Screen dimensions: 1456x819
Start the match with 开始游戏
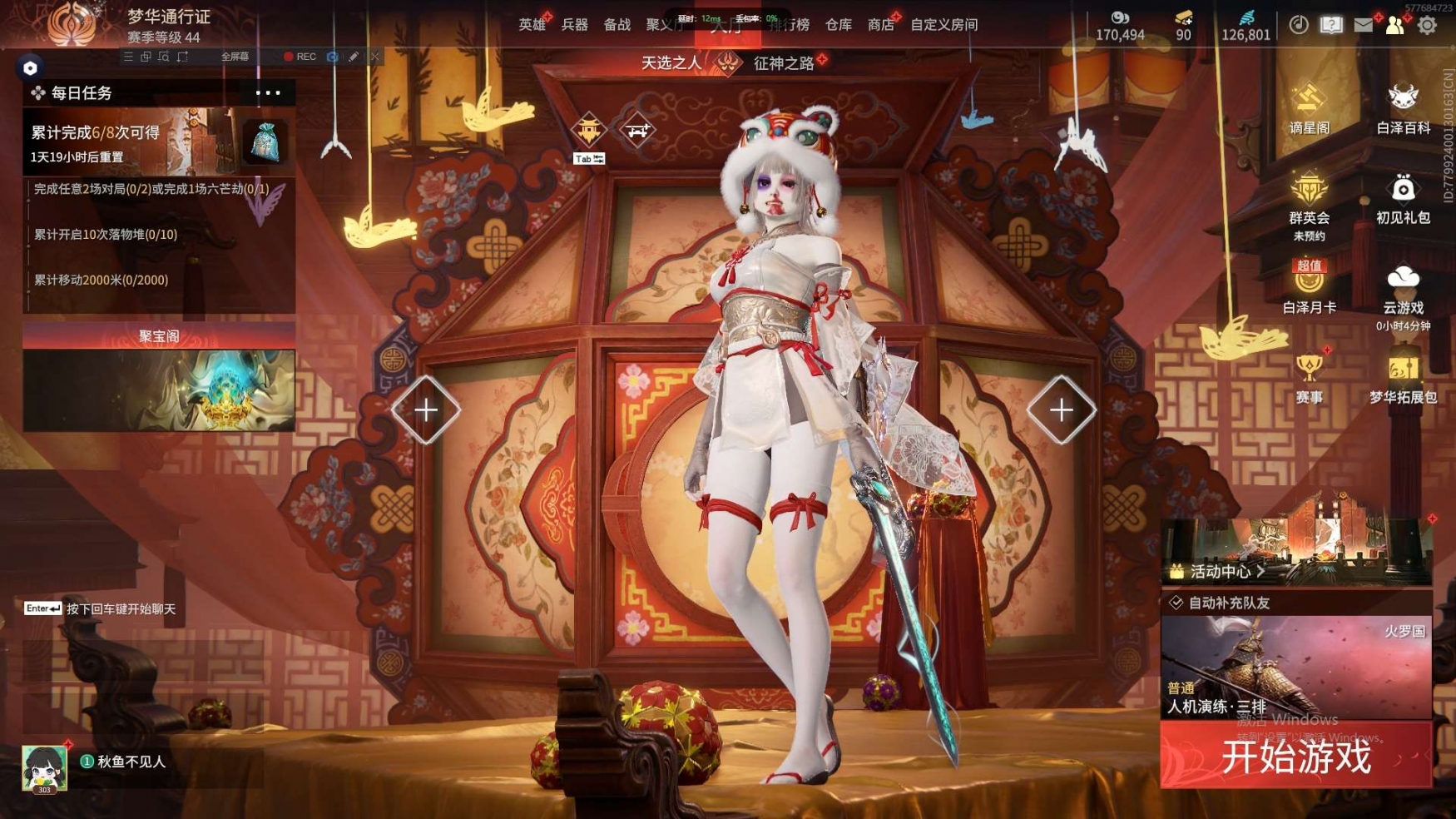[x=1295, y=757]
